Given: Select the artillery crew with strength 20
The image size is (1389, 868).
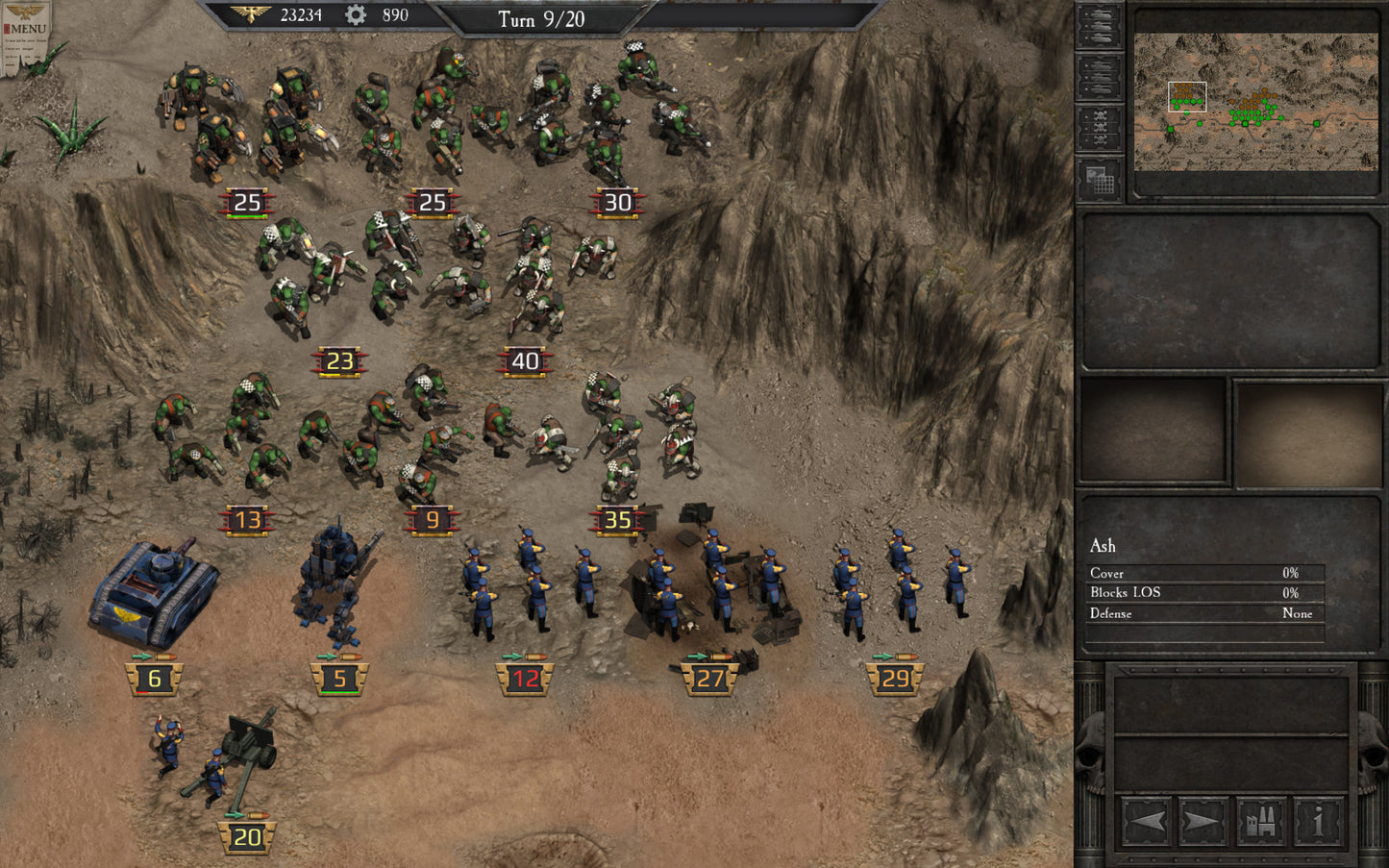Looking at the screenshot, I should pyautogui.click(x=221, y=769).
